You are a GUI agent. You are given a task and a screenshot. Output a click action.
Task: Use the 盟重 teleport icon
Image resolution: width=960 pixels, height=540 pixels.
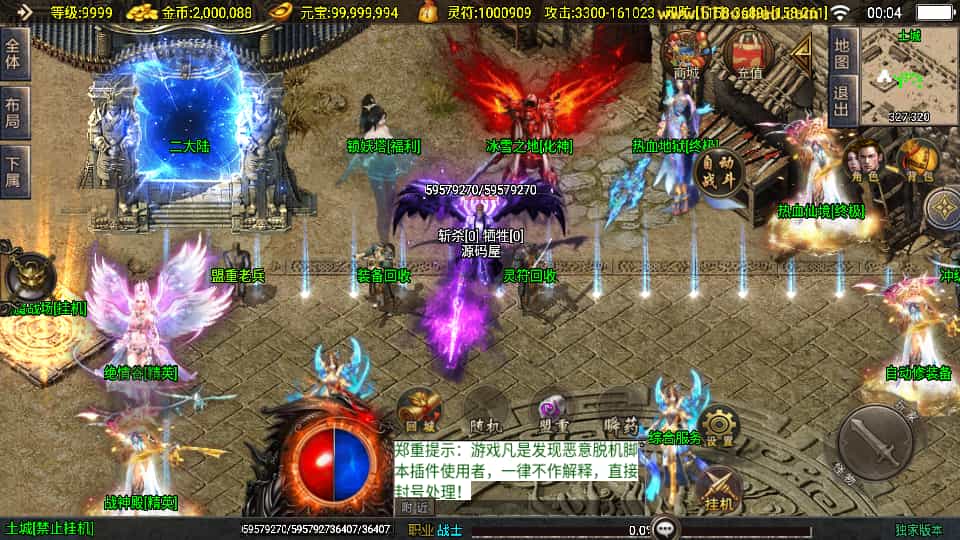click(x=553, y=409)
